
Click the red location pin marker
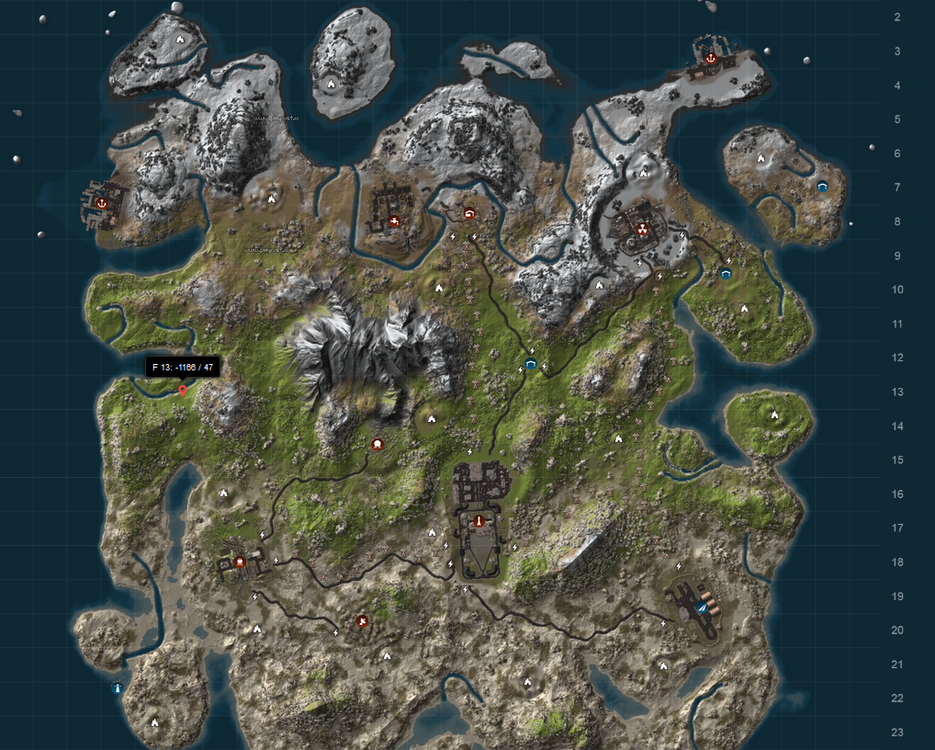(x=182, y=391)
